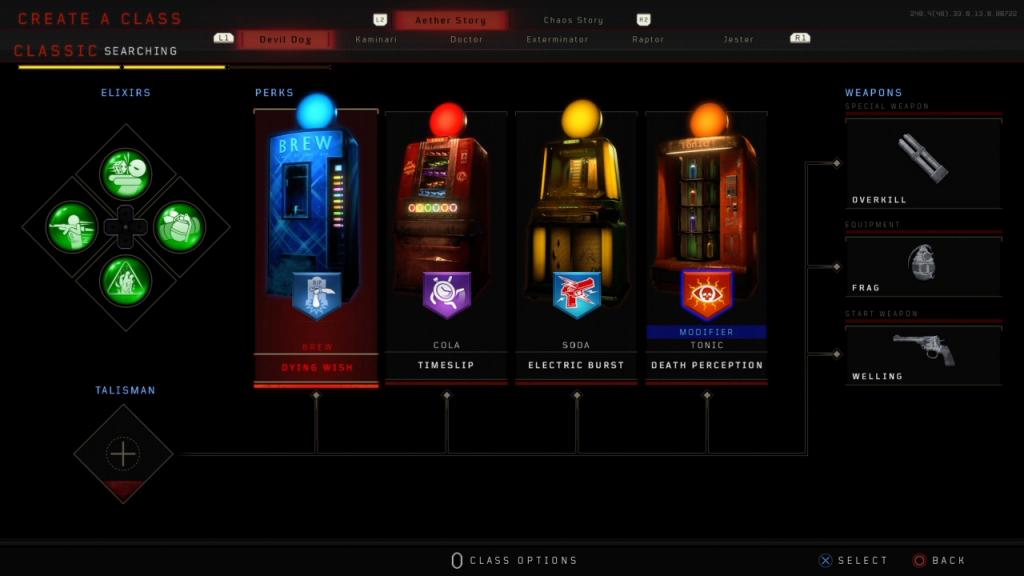Select the right elixir icon
This screenshot has height=576, width=1024.
tap(179, 227)
